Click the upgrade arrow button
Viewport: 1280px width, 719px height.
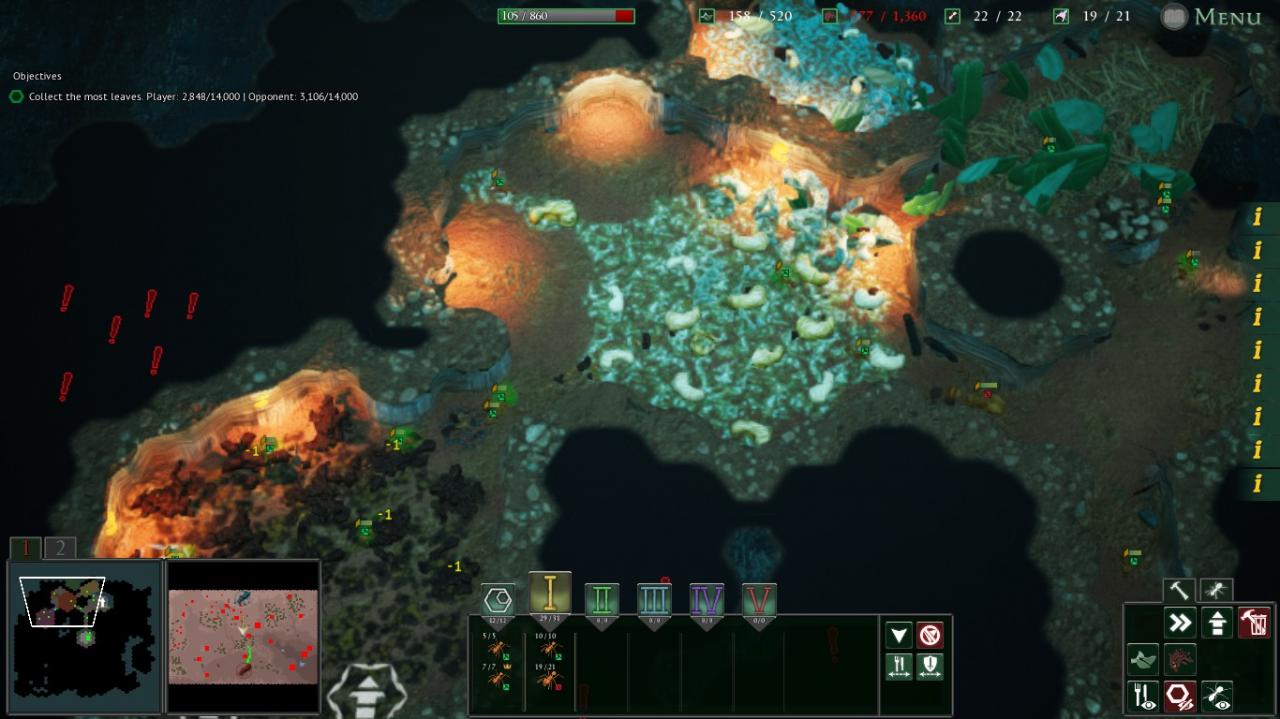point(1217,623)
